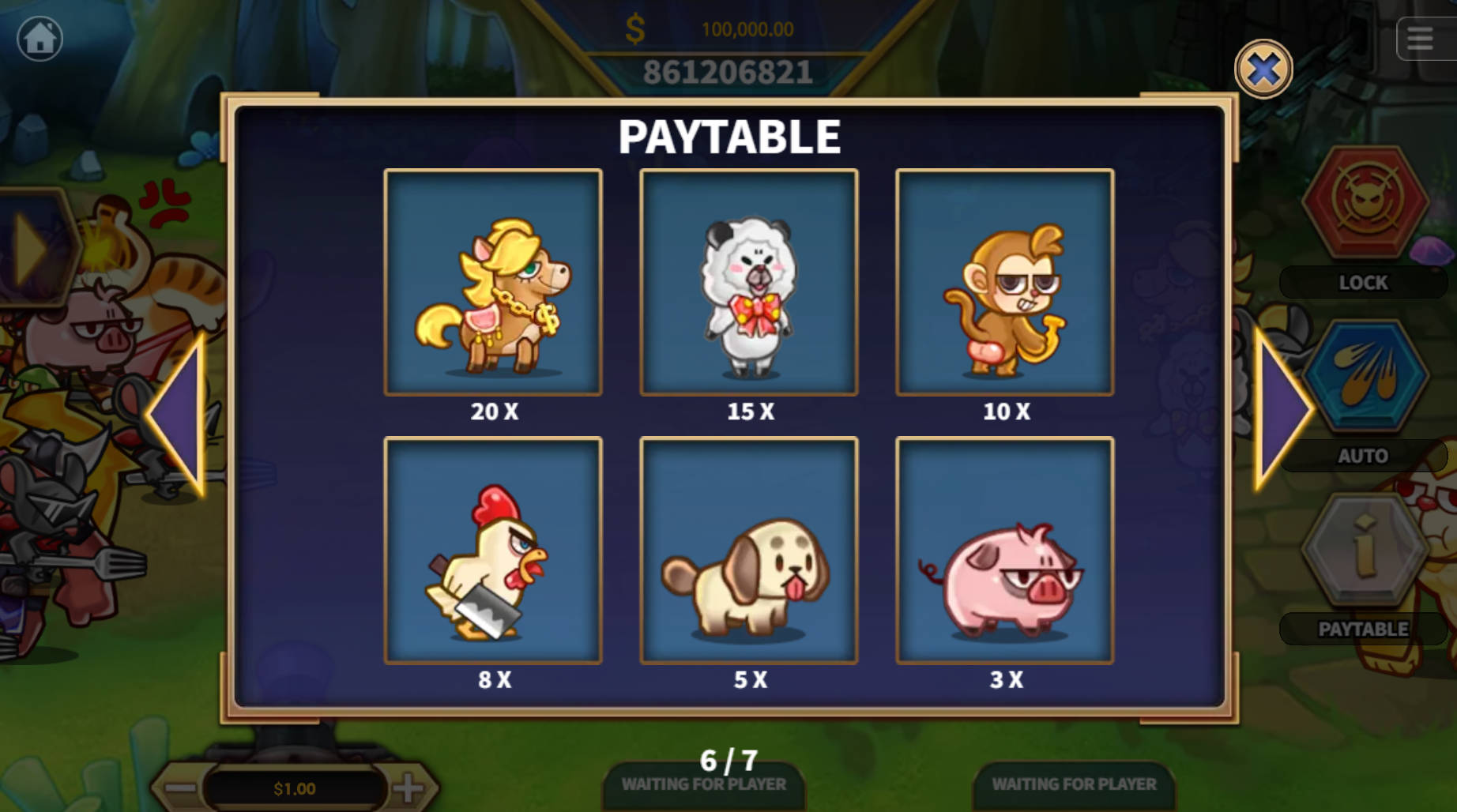Open the hamburger menu icon
Screen dimensions: 1457x812
click(x=1420, y=37)
